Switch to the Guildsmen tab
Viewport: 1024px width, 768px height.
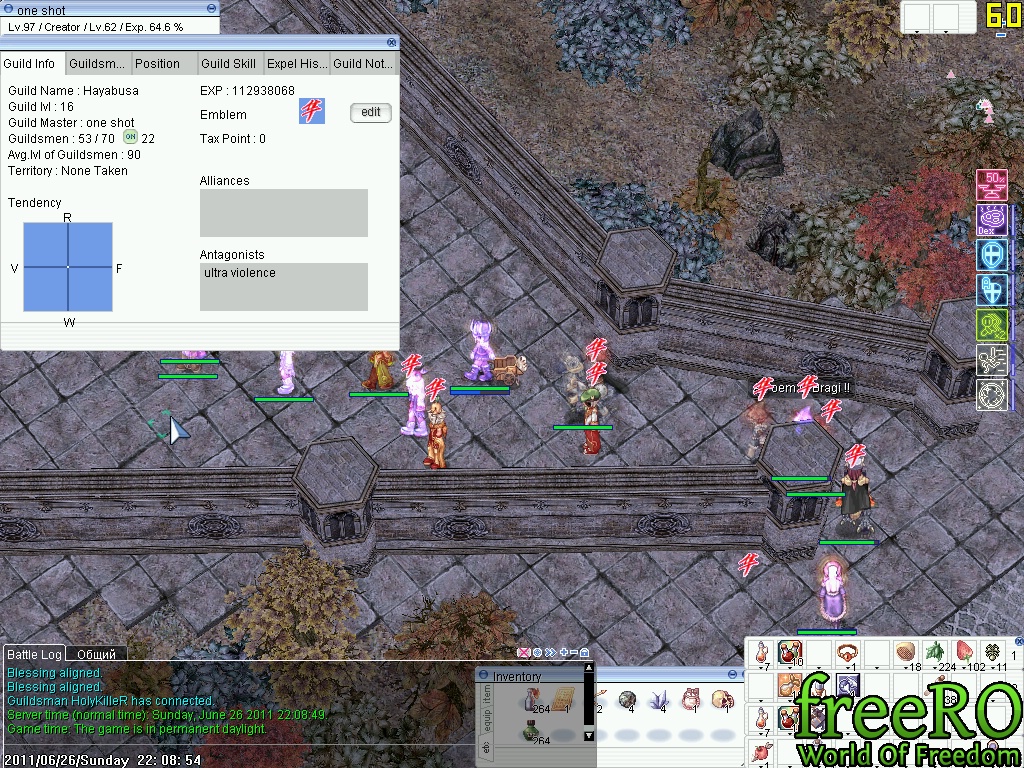pyautogui.click(x=99, y=64)
